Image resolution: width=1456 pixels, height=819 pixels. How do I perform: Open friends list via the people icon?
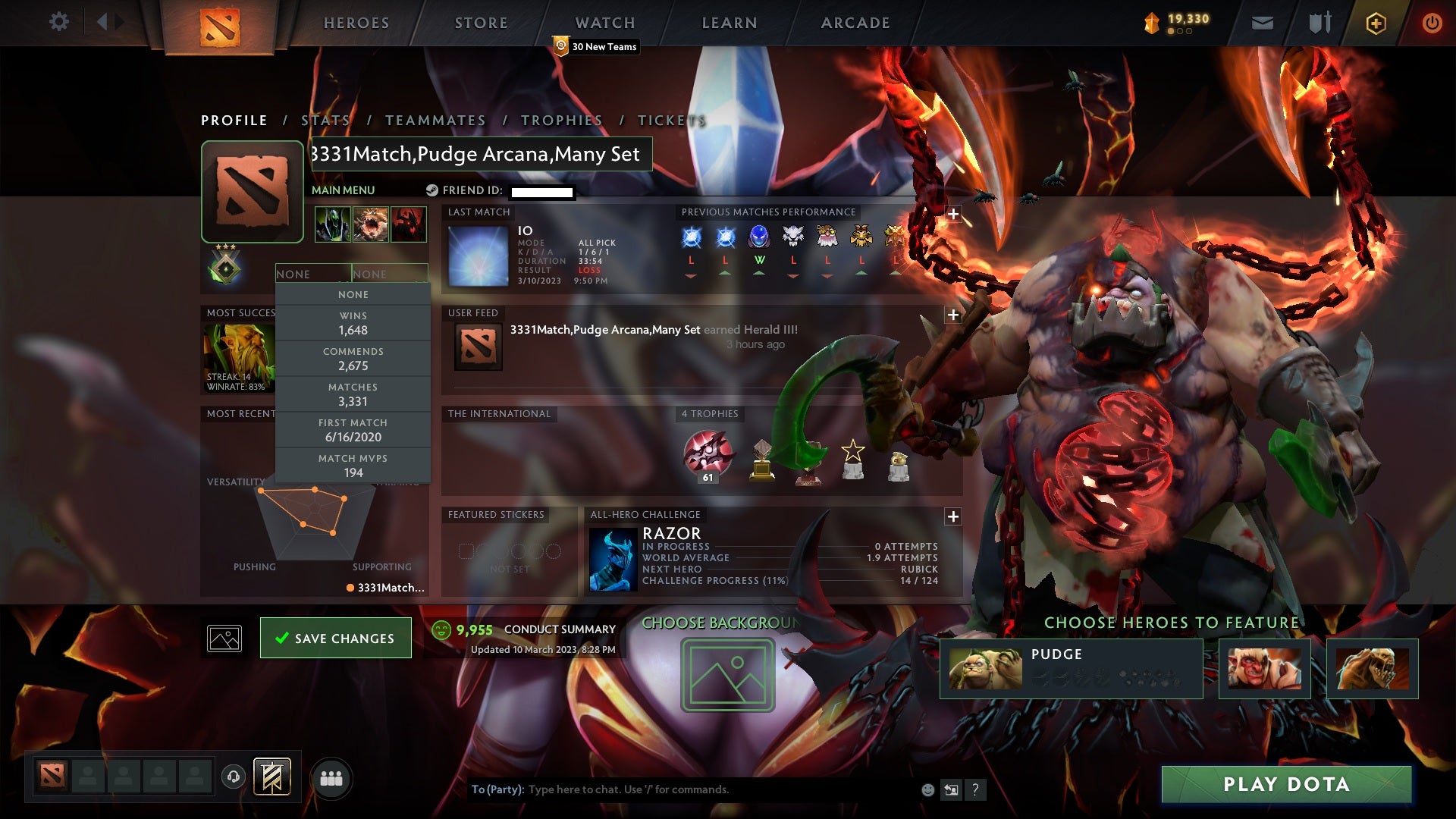[331, 777]
